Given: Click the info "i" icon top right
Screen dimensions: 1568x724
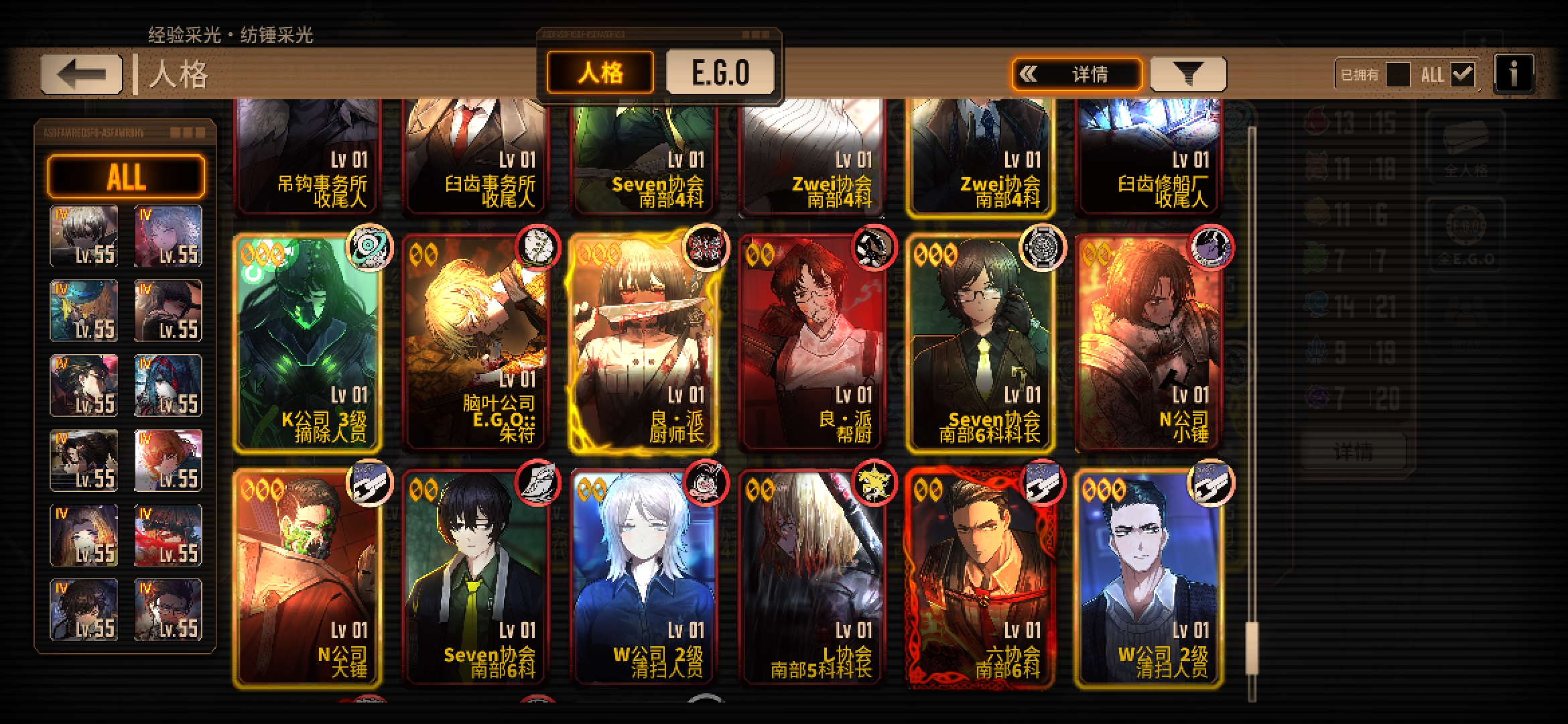Looking at the screenshot, I should pyautogui.click(x=1514, y=74).
